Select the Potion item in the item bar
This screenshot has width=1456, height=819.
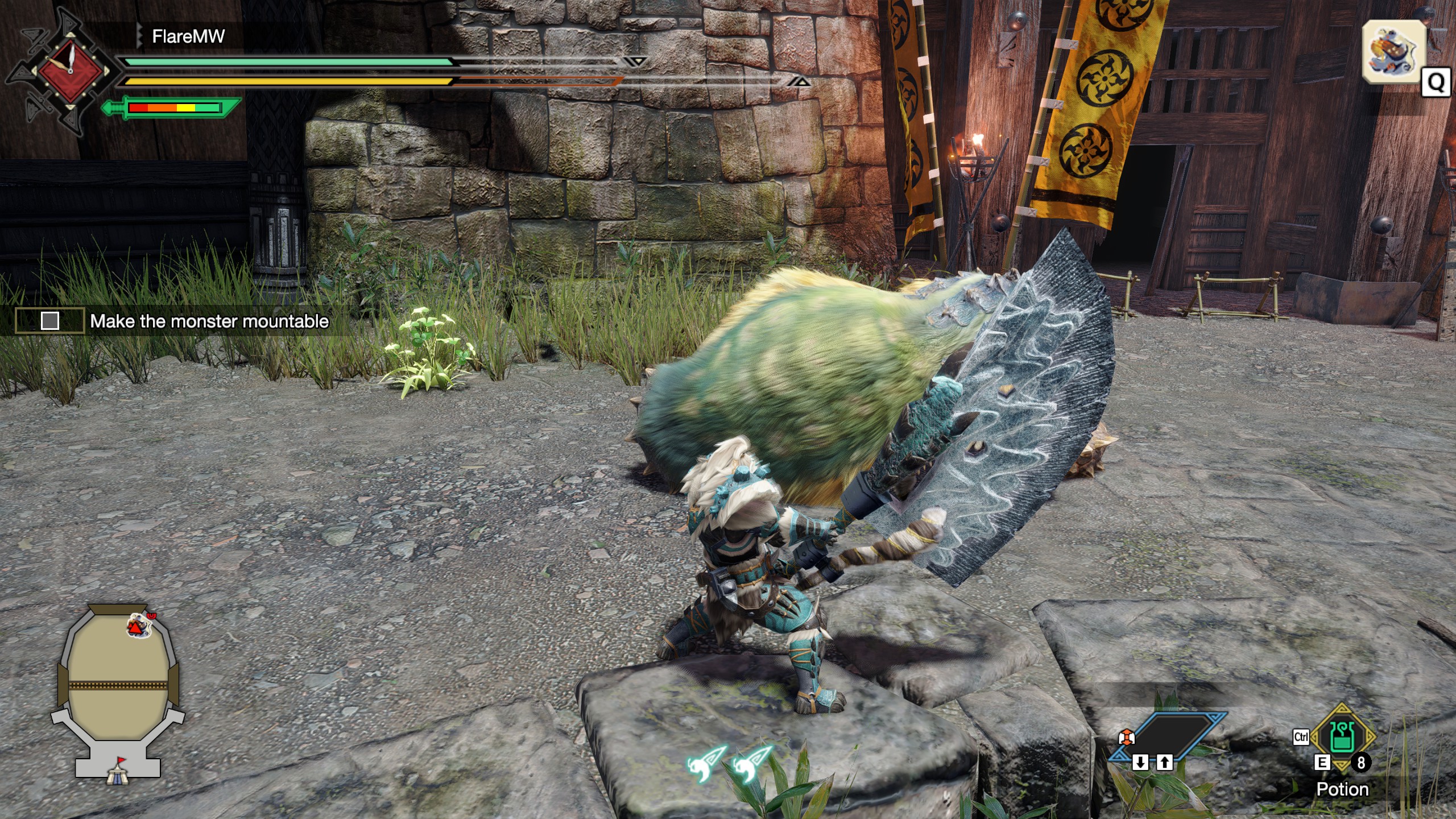click(1342, 737)
